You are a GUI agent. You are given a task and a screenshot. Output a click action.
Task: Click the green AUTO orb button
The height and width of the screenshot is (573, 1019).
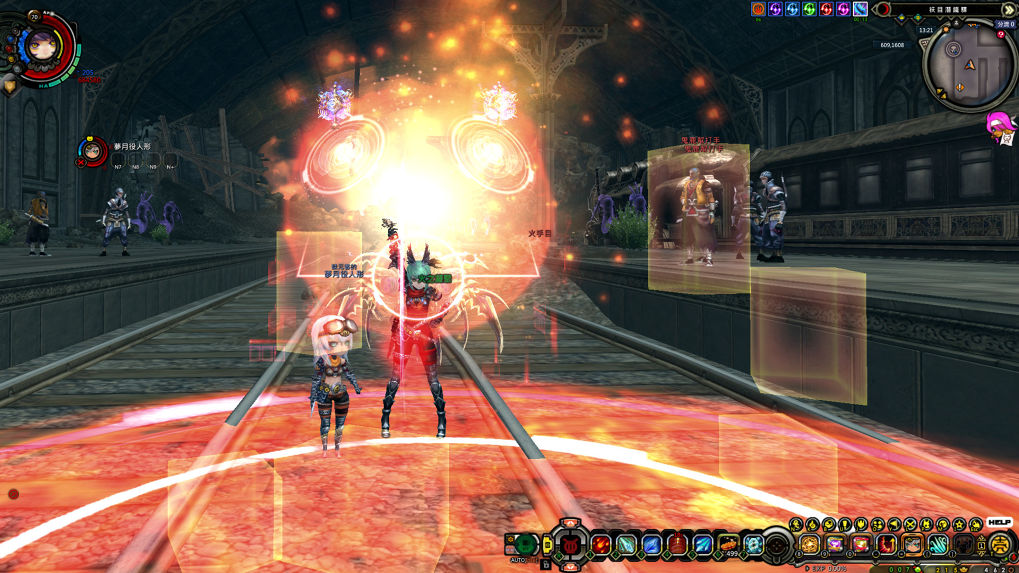pos(525,544)
